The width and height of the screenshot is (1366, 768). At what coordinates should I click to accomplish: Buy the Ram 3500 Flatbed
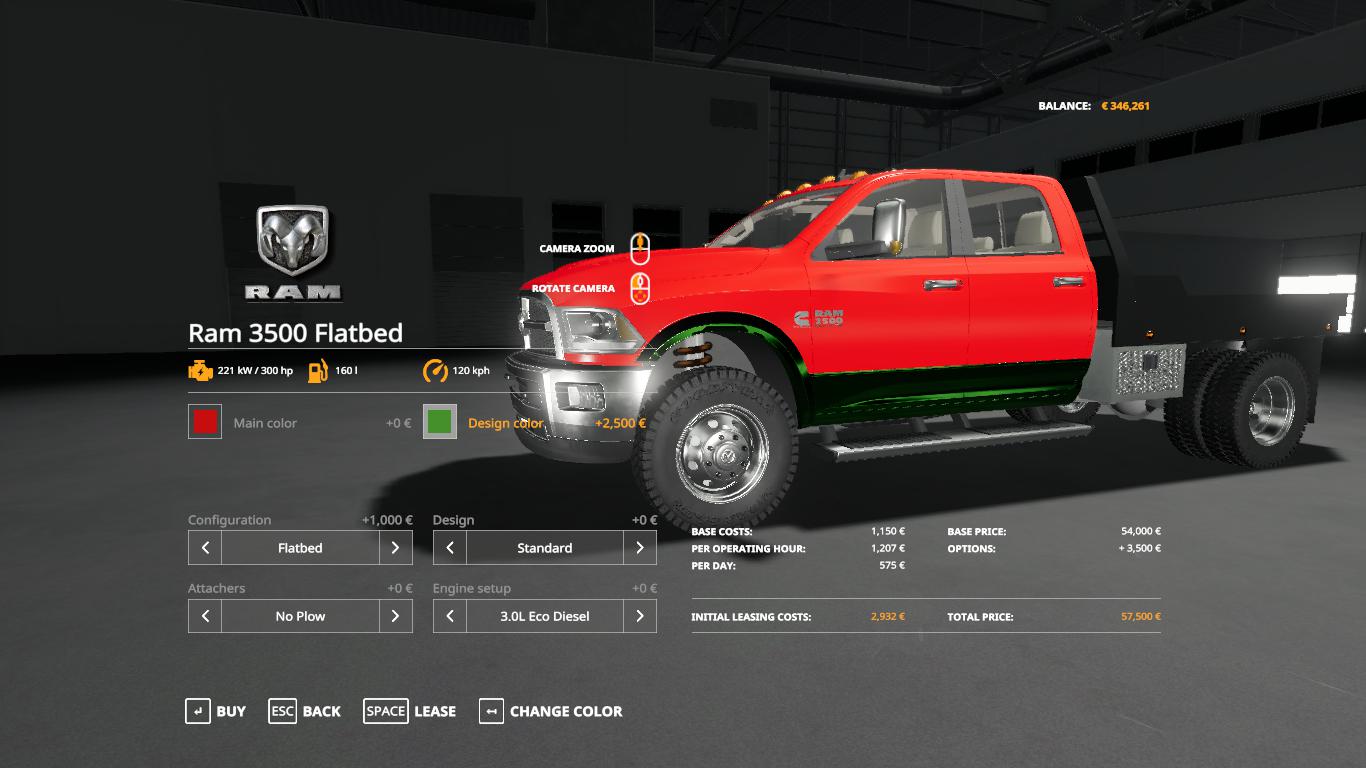pyautogui.click(x=216, y=711)
